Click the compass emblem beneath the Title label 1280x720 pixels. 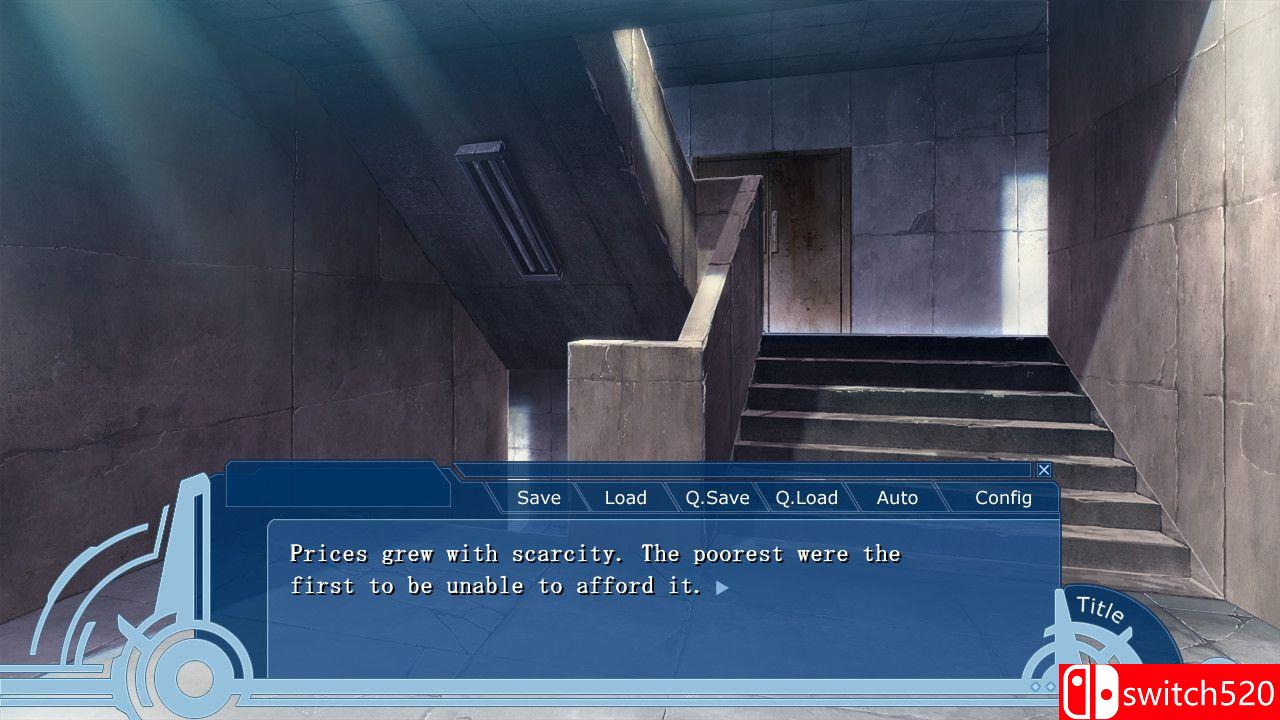click(1090, 648)
